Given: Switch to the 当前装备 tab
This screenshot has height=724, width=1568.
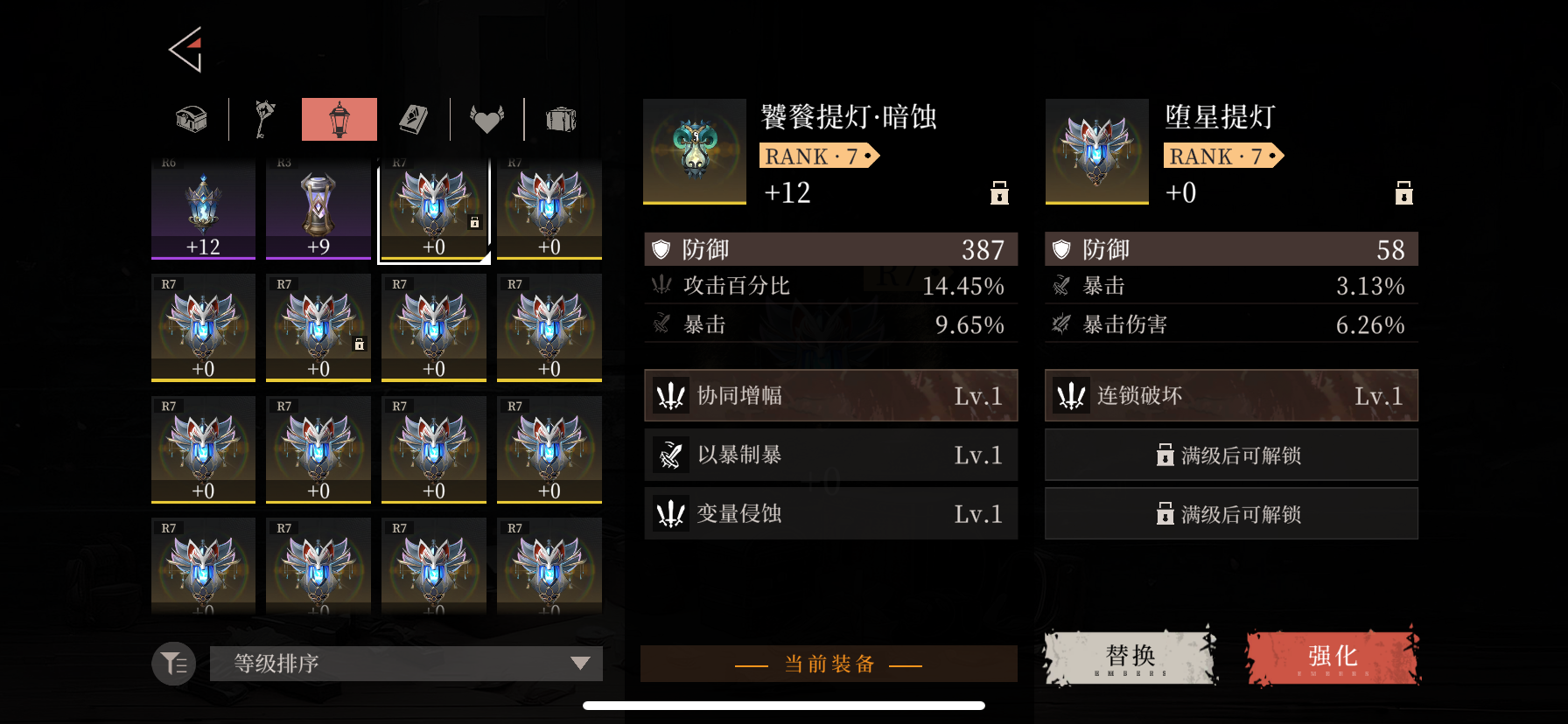Looking at the screenshot, I should pos(829,664).
